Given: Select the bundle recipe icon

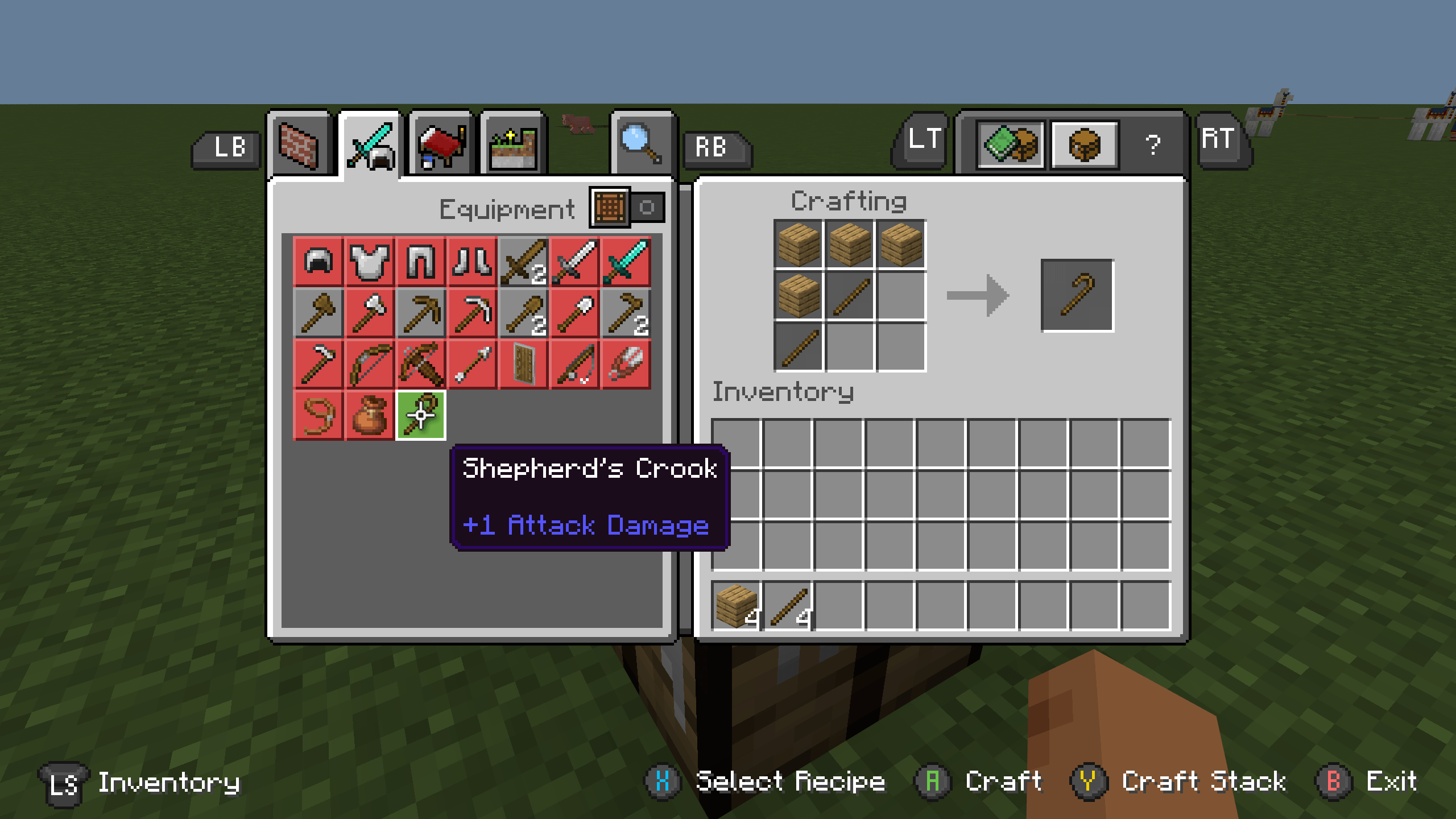Looking at the screenshot, I should click(369, 416).
